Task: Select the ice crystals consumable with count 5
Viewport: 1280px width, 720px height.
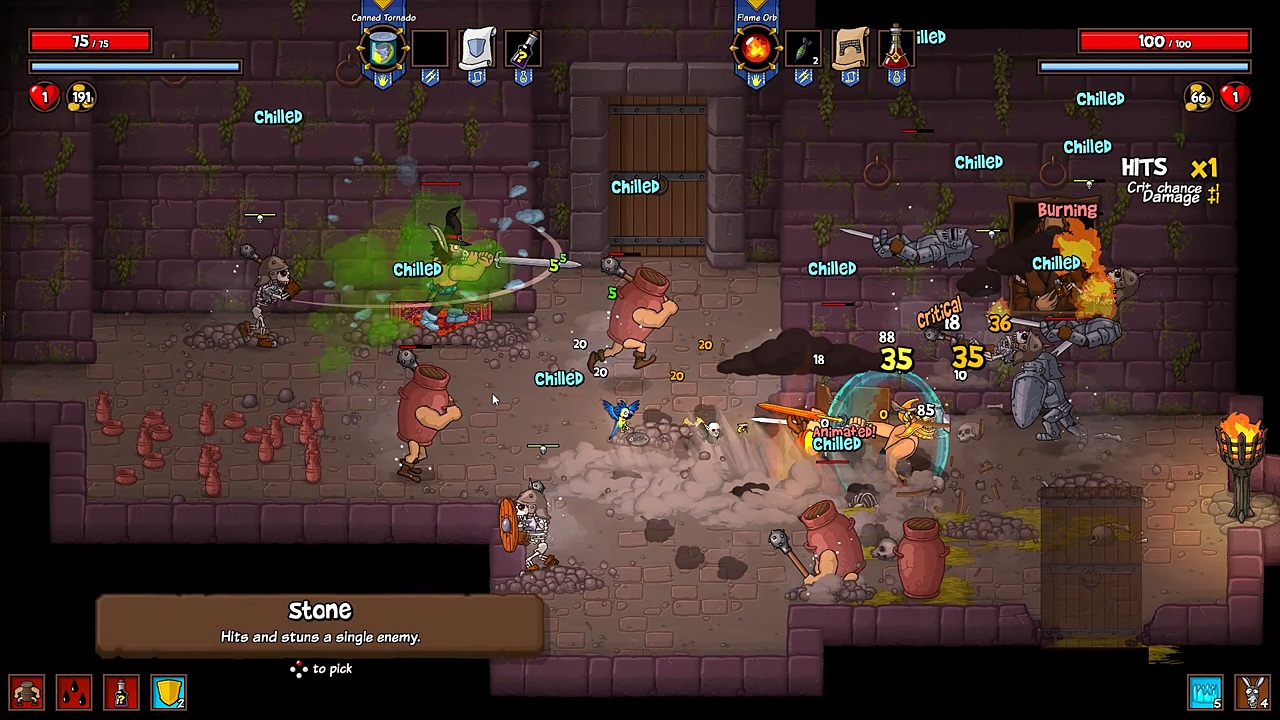Action: tap(1205, 692)
